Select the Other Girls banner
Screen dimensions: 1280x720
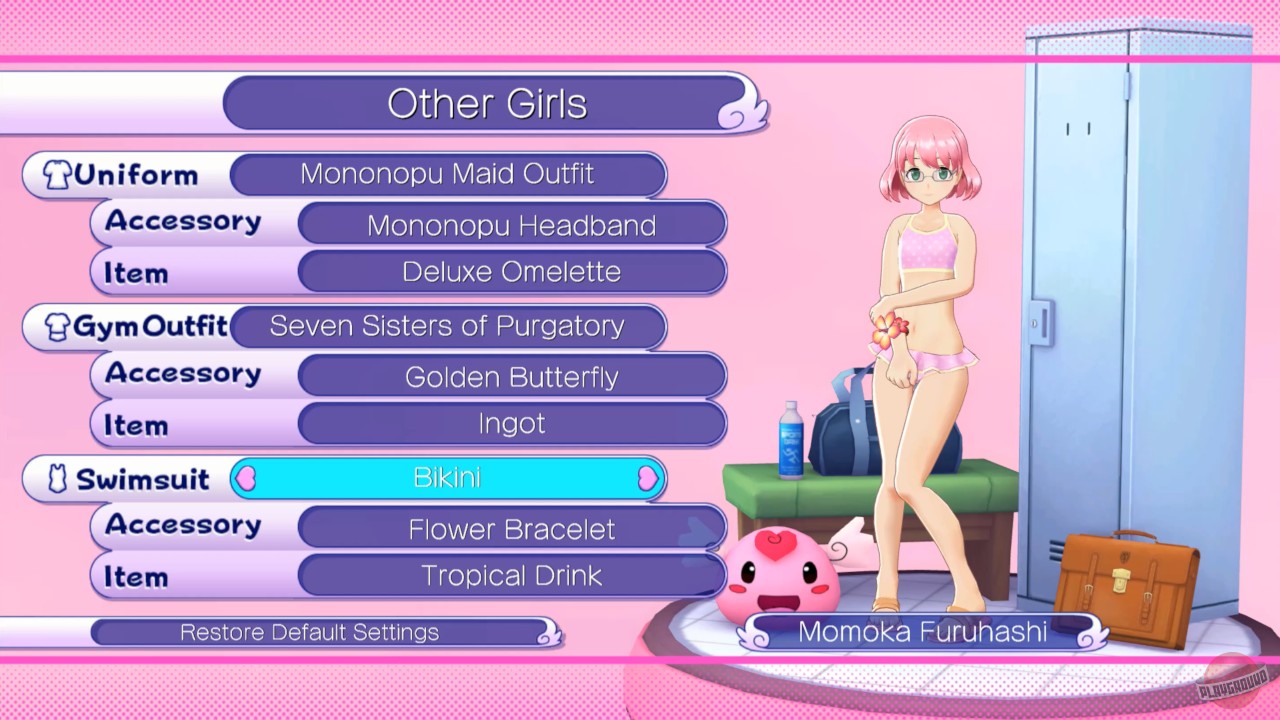[487, 103]
